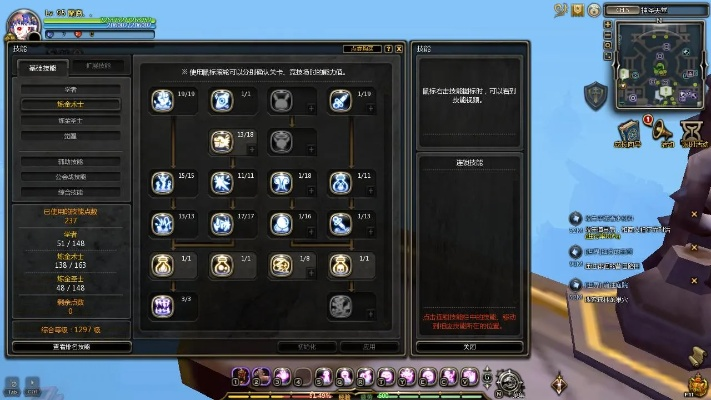
Task: Select the skill icon showing 3/3
Action: pyautogui.click(x=162, y=306)
